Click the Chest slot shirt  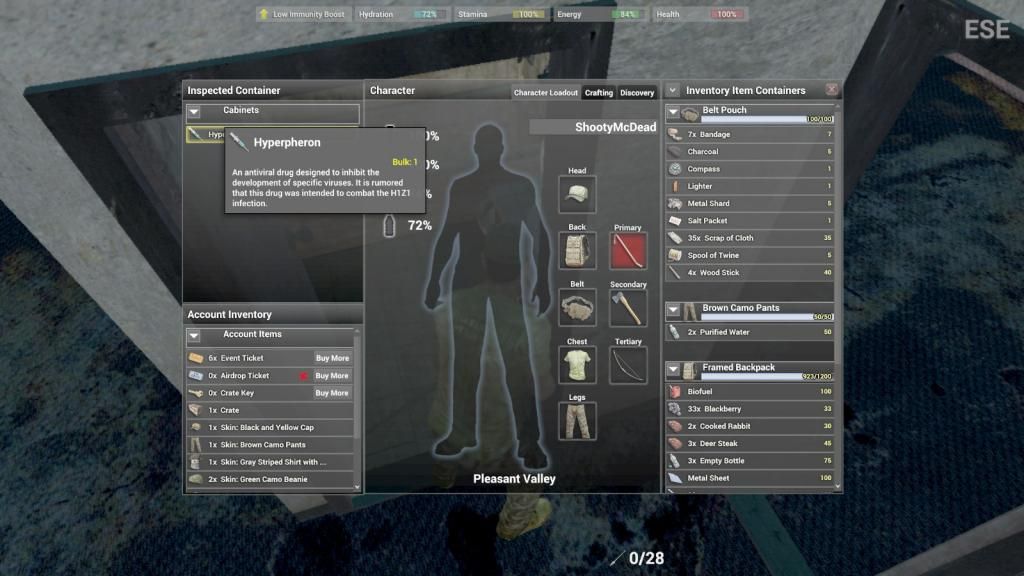[x=577, y=365]
